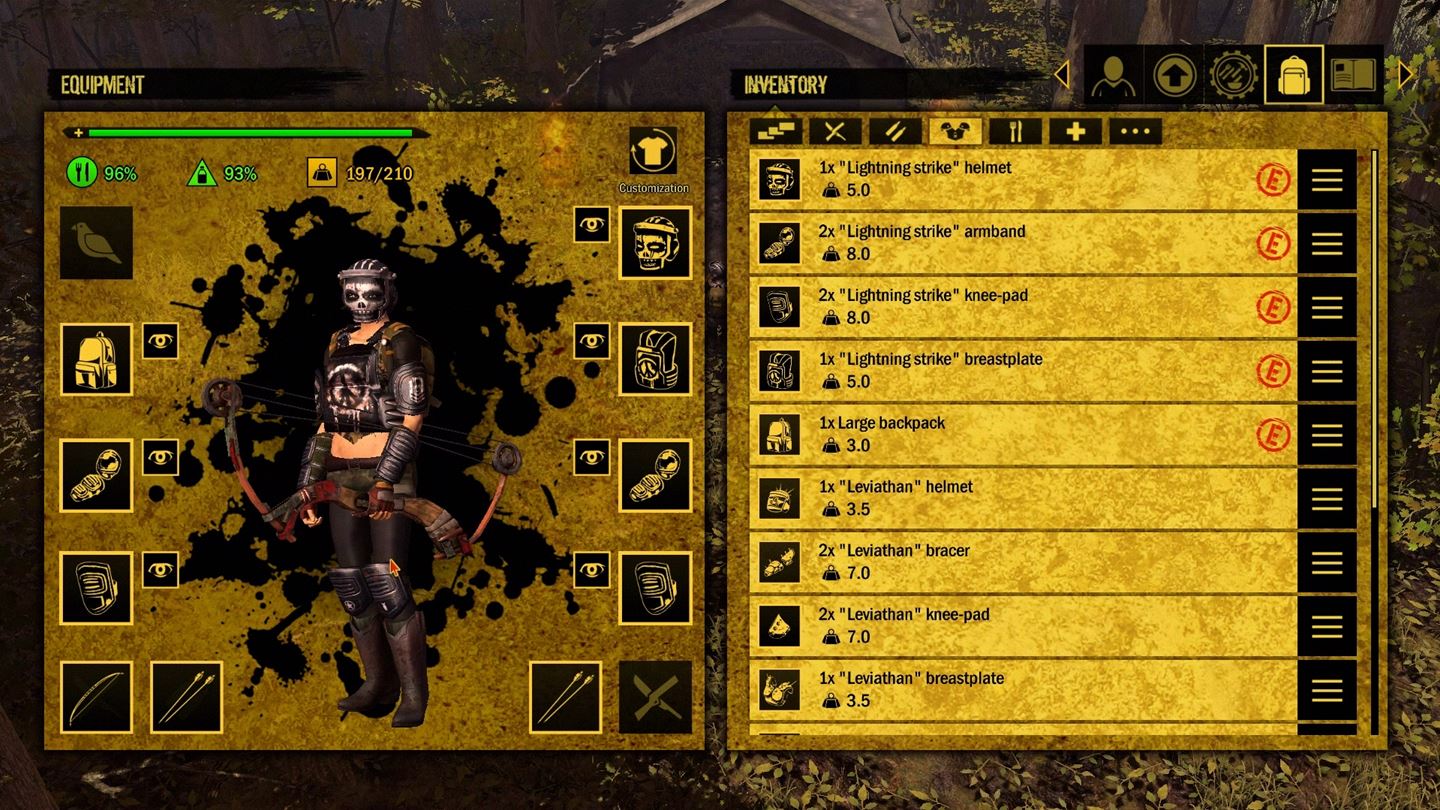The width and height of the screenshot is (1440, 810).
Task: Switch to the crafting gear icon
Action: tap(1234, 74)
